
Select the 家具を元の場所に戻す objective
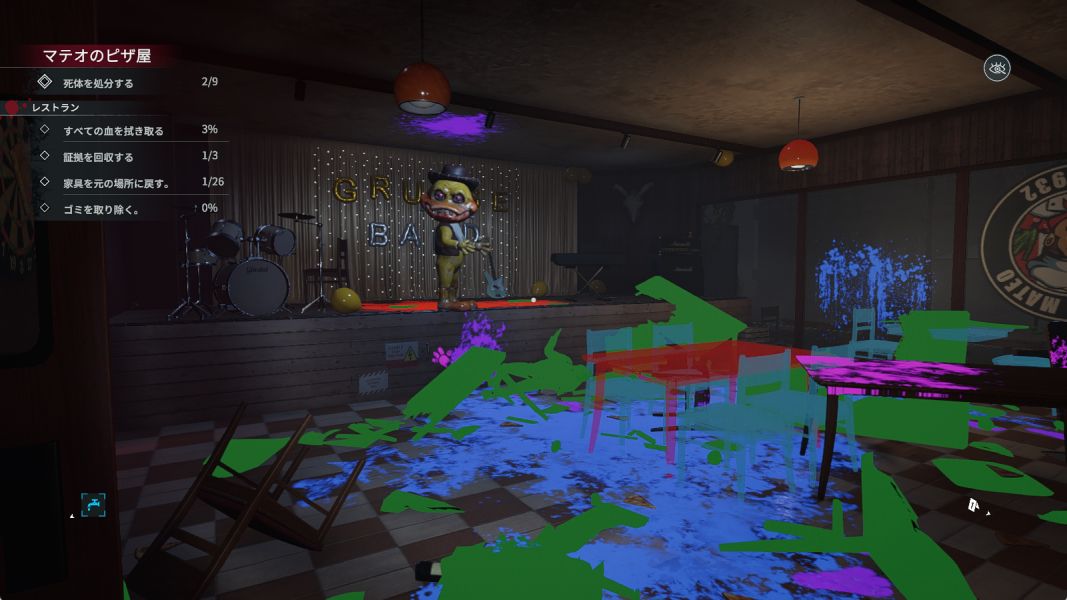[116, 183]
